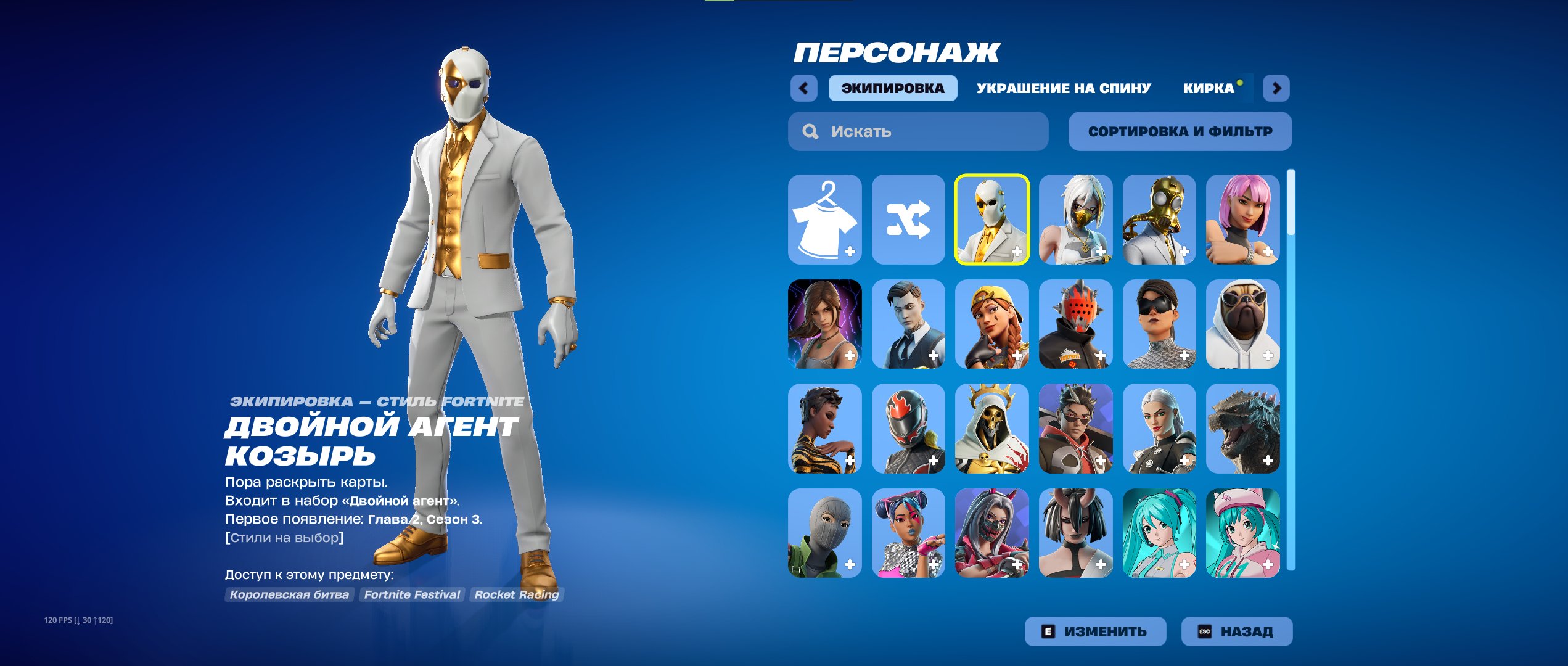
Task: Click the magnifier icon in the search bar
Action: (x=808, y=131)
